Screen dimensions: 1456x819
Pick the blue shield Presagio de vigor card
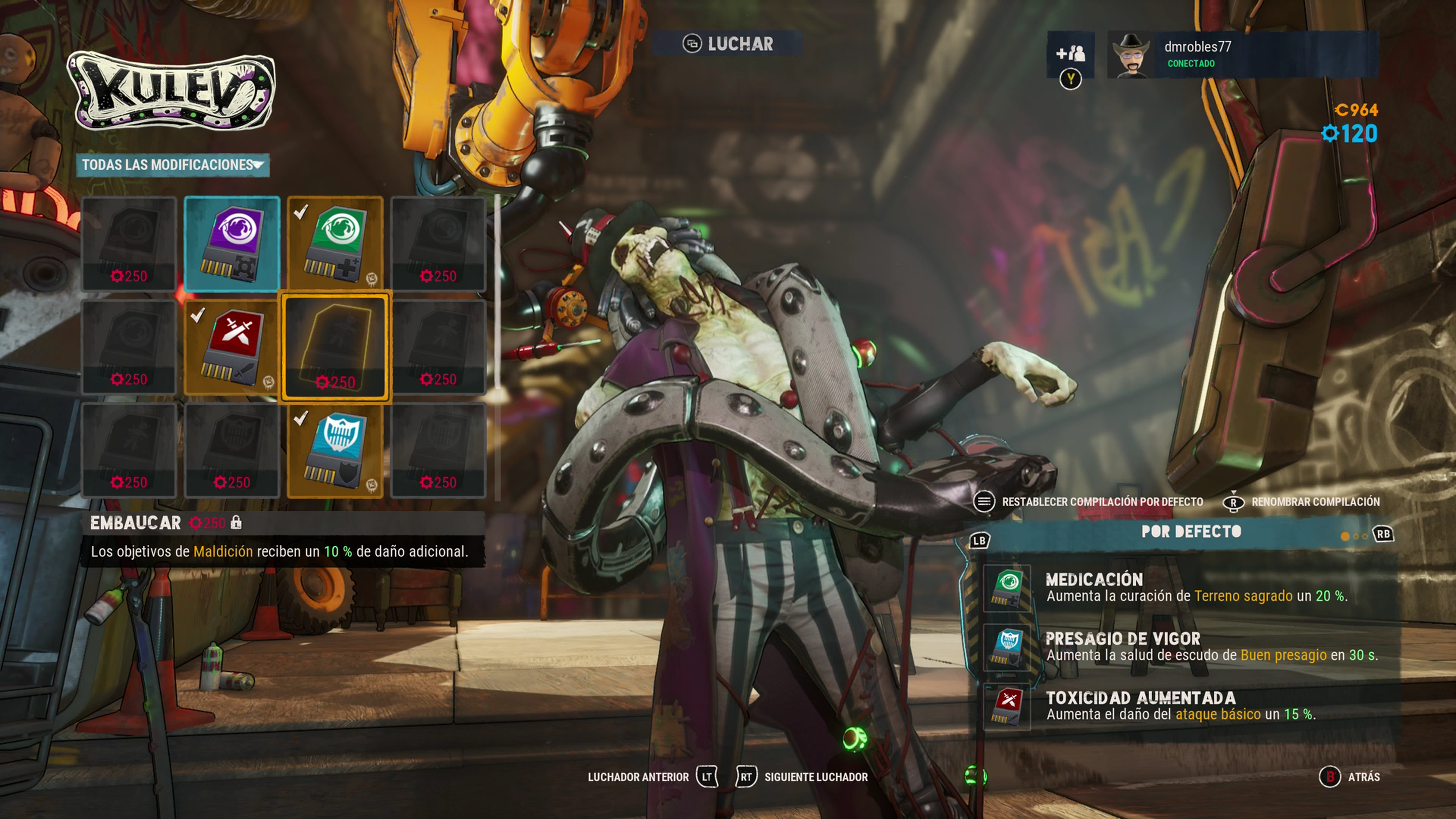[x=335, y=450]
